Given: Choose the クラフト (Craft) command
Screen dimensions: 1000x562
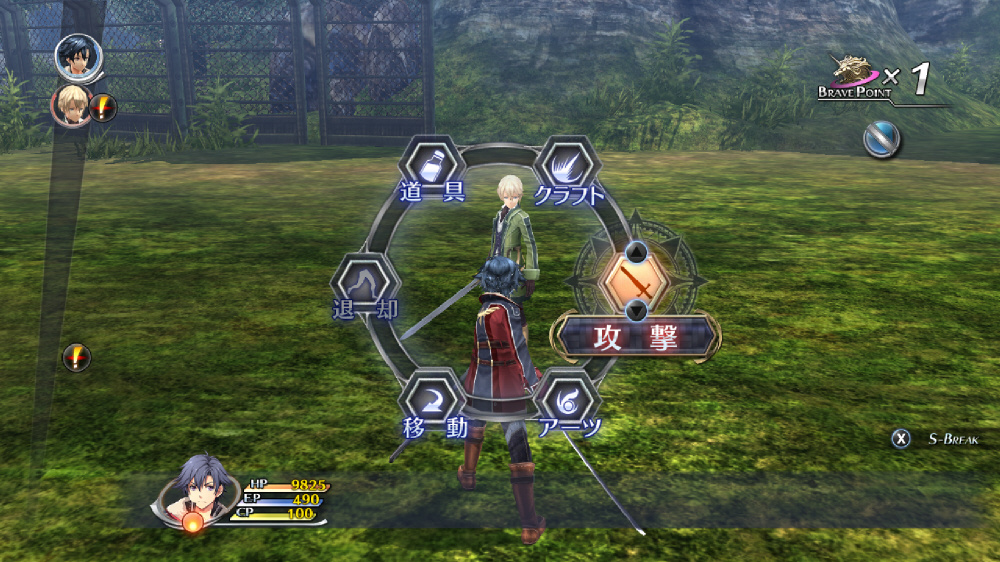Looking at the screenshot, I should (567, 164).
